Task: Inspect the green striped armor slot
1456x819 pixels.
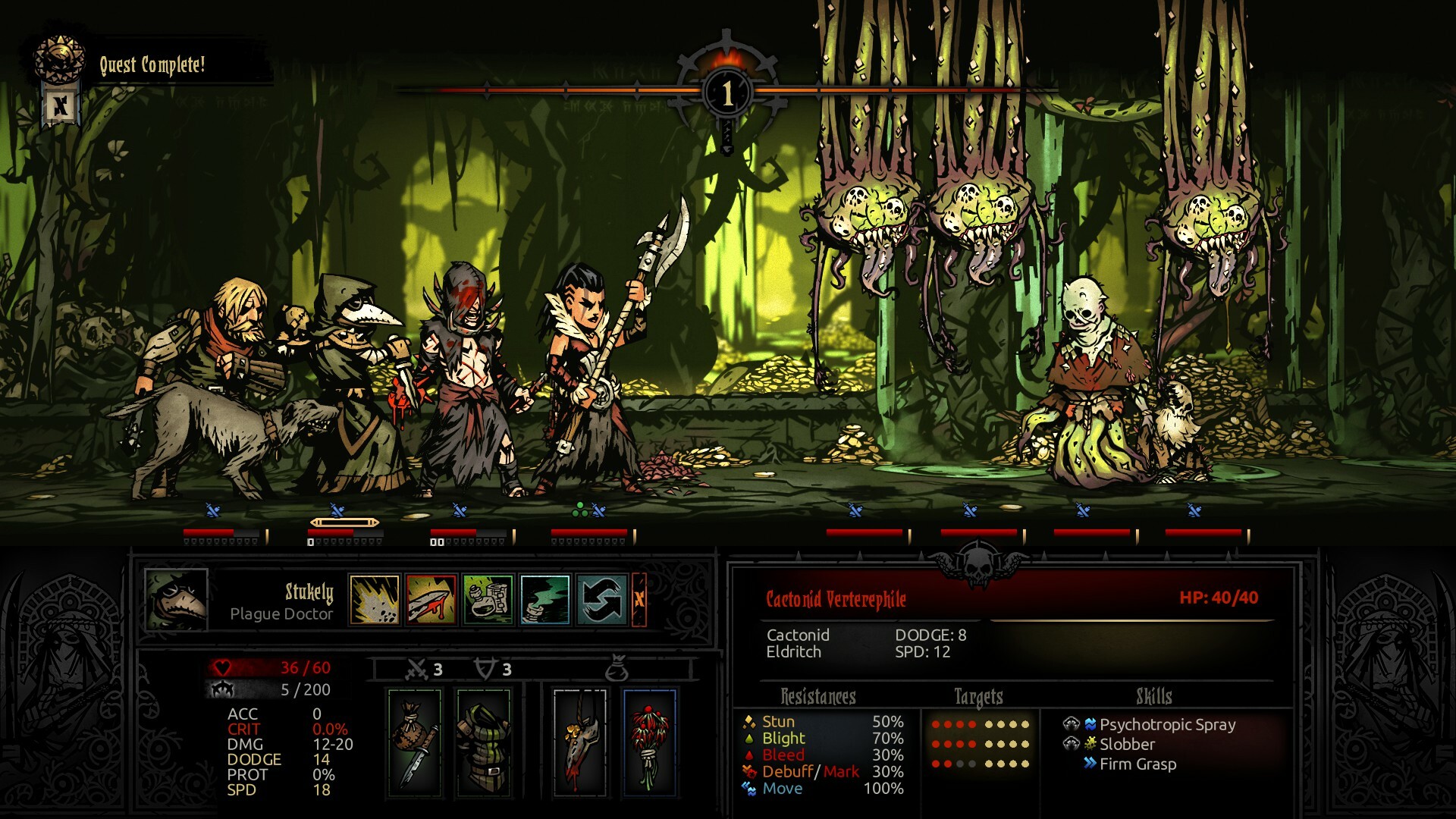Action: click(483, 742)
